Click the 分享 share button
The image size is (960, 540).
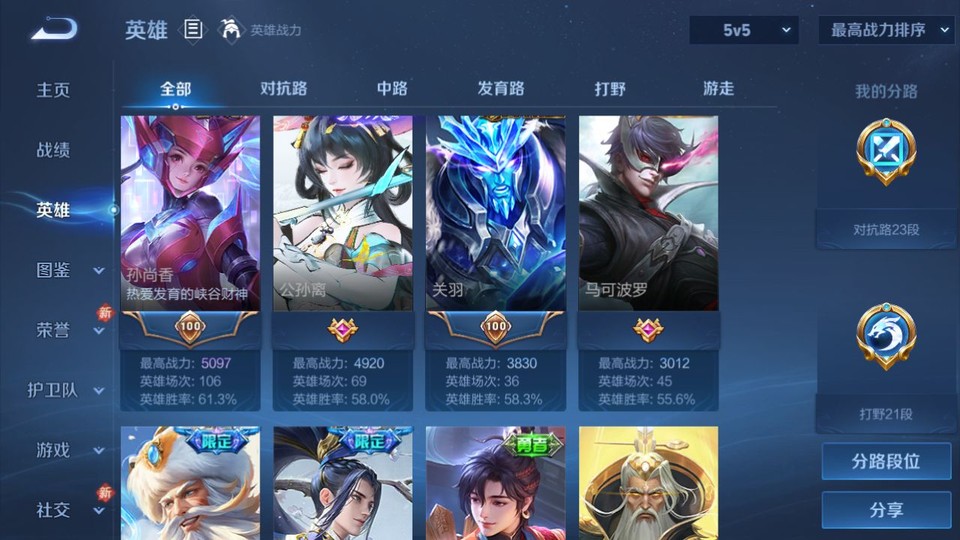pyautogui.click(x=886, y=510)
